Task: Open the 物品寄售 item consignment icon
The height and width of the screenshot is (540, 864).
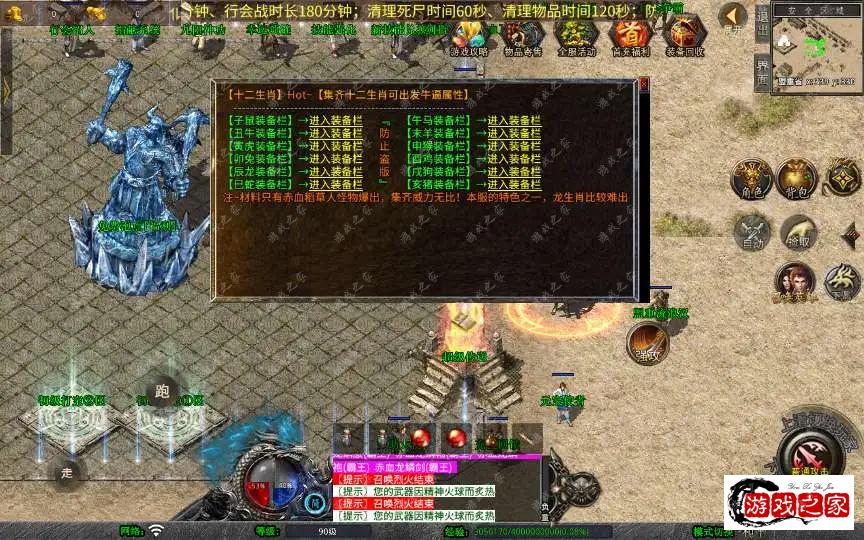Action: click(x=523, y=37)
